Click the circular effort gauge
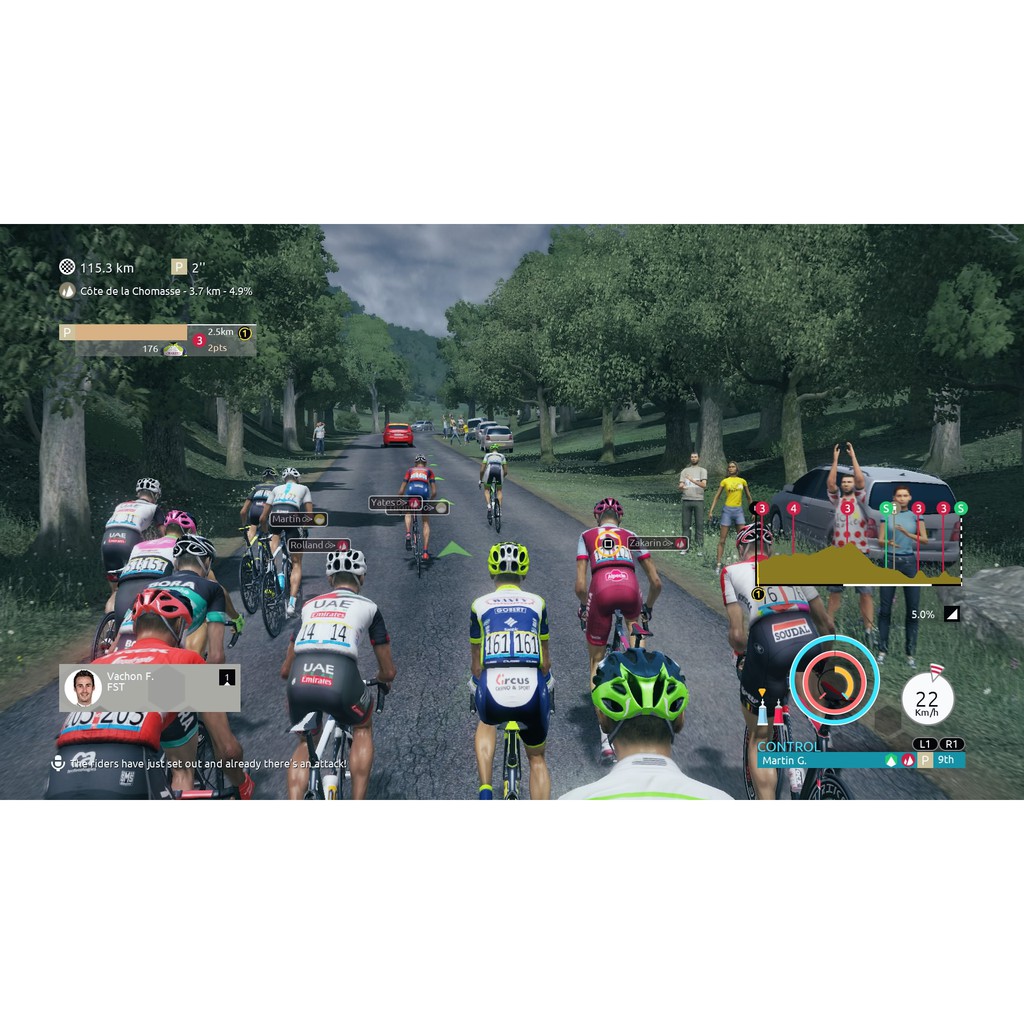The image size is (1024, 1024). point(833,680)
